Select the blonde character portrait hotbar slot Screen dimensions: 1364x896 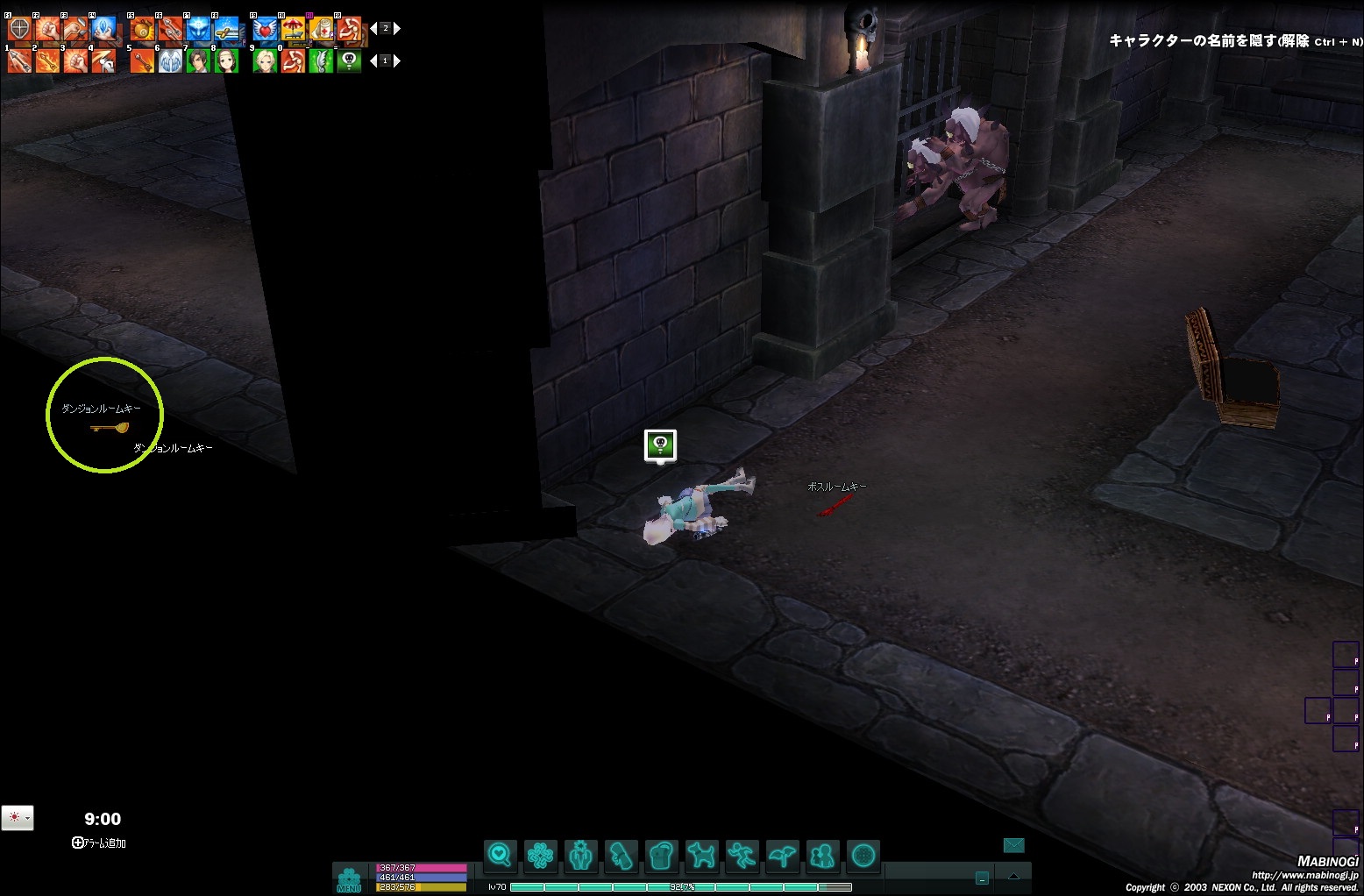pos(265,61)
